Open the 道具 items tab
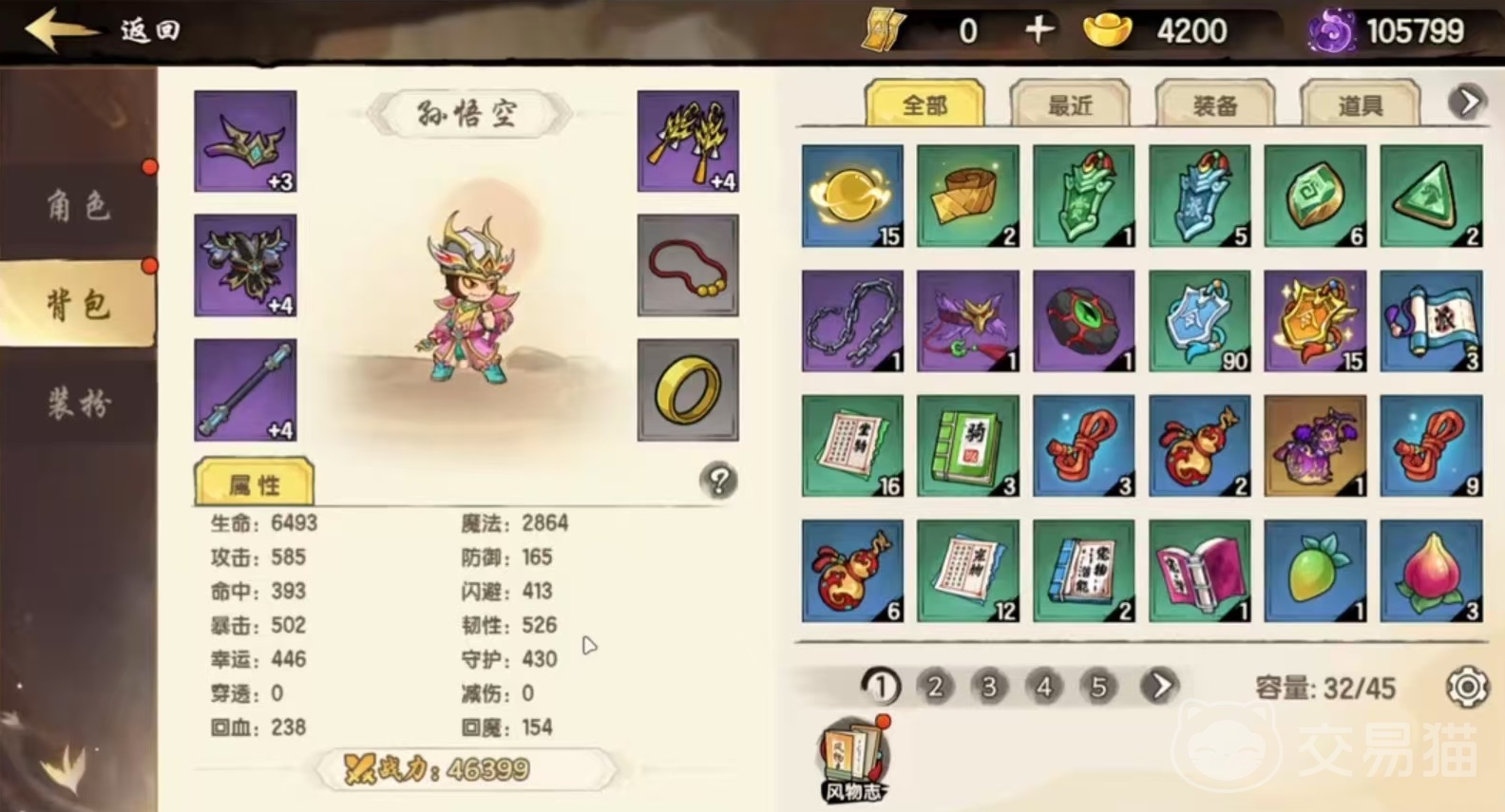 [1360, 105]
